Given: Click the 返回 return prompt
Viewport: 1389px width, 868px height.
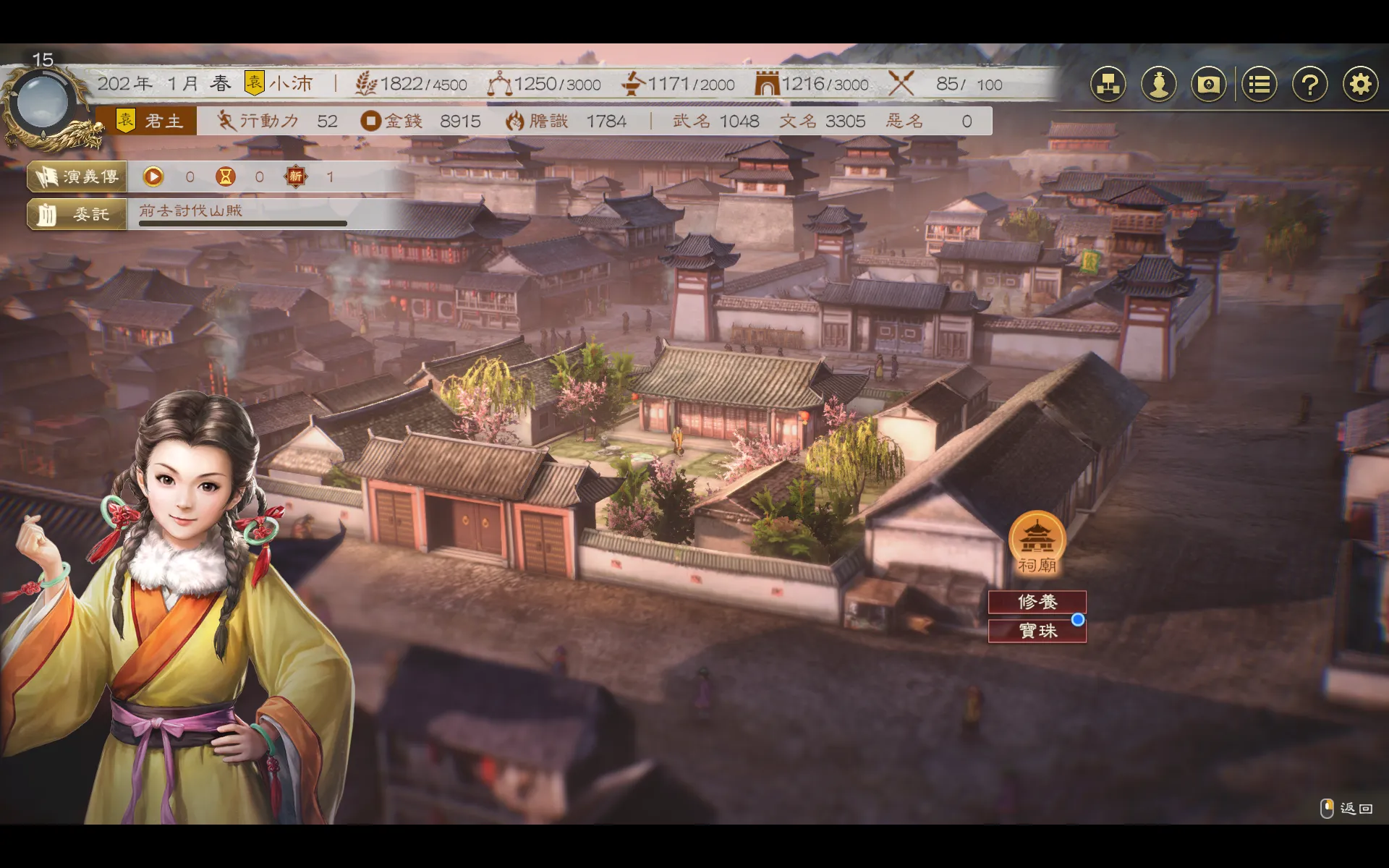Looking at the screenshot, I should coord(1346,808).
